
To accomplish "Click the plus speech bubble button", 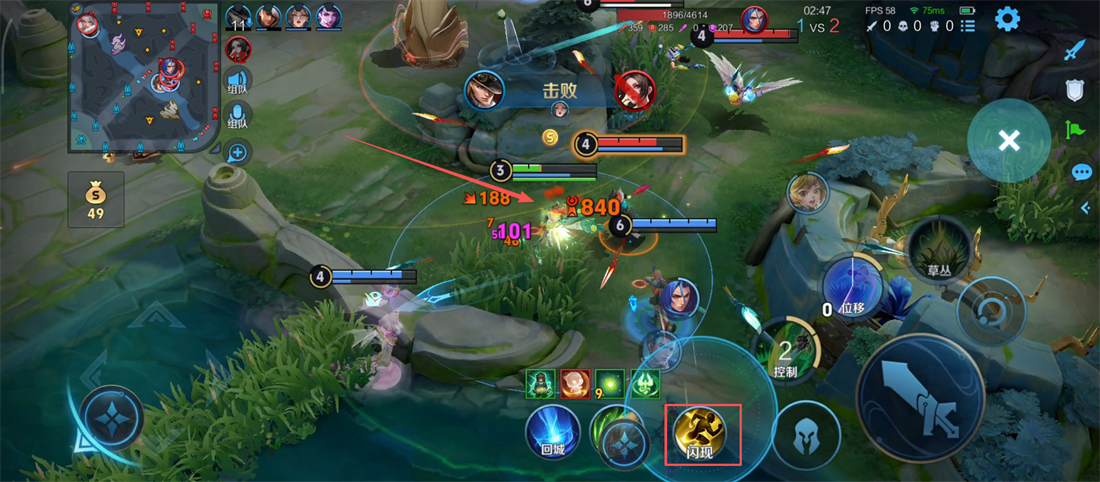I will coord(238,153).
